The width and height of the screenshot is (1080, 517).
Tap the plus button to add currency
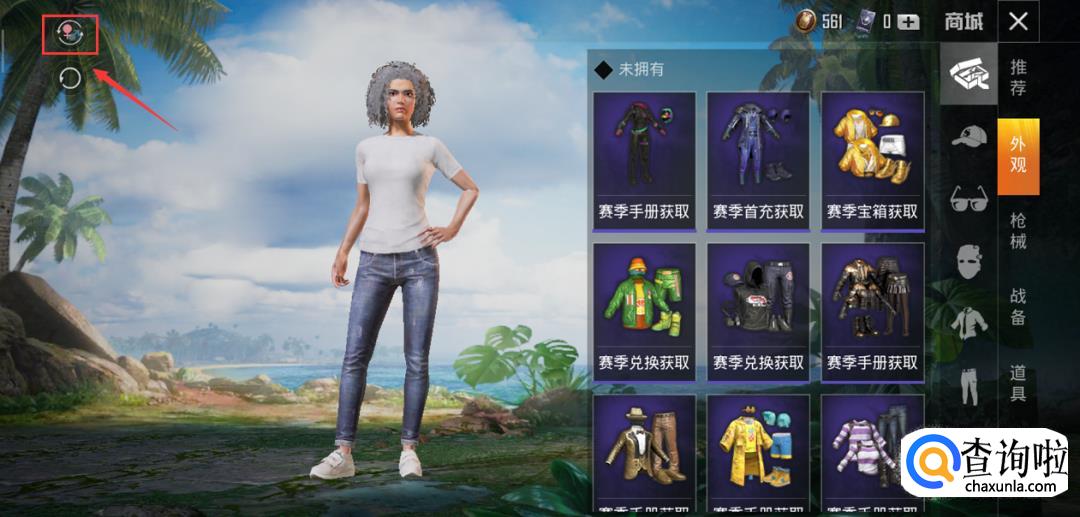tap(908, 21)
